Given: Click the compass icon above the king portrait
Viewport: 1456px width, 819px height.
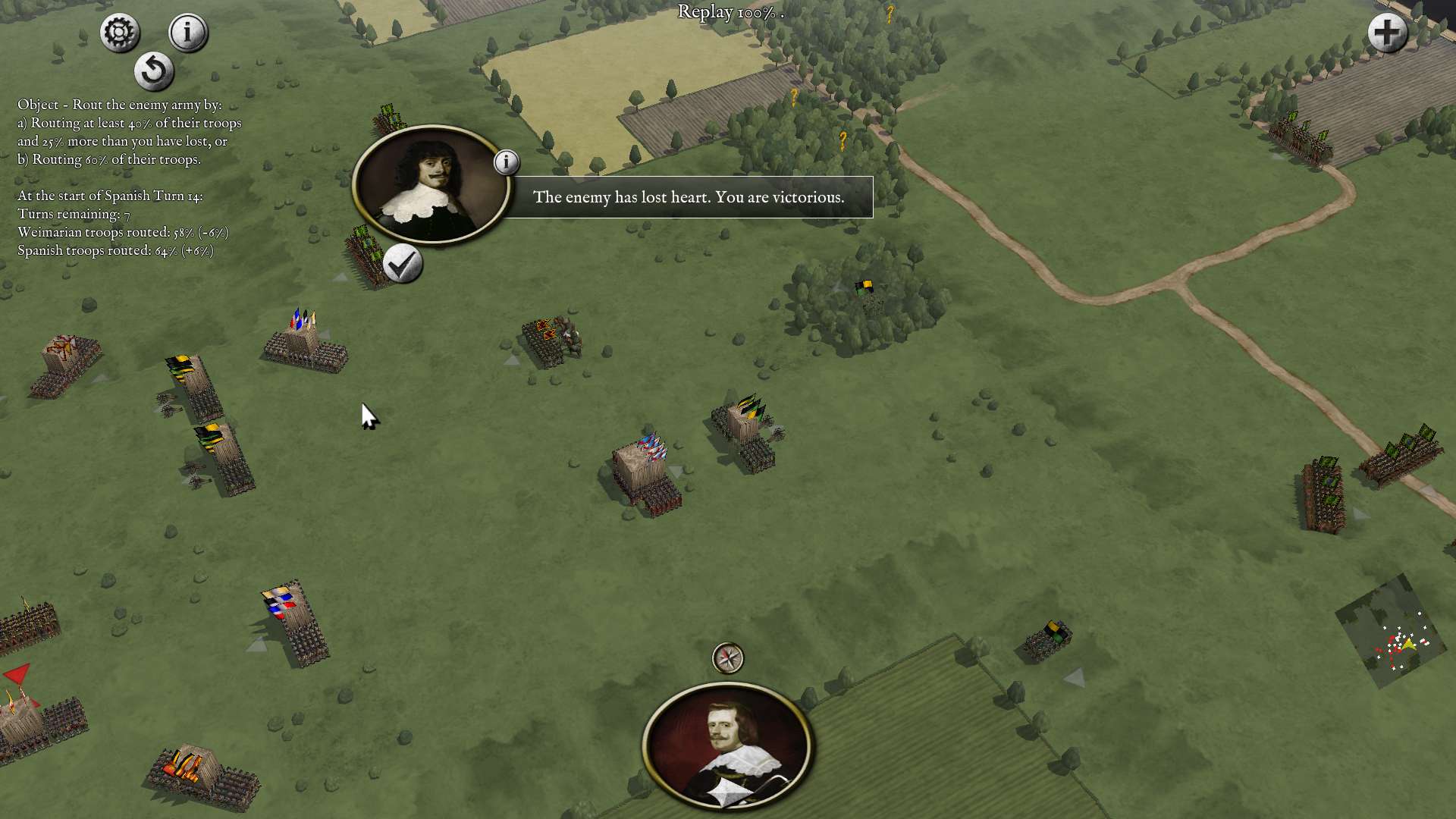Looking at the screenshot, I should coord(728,657).
